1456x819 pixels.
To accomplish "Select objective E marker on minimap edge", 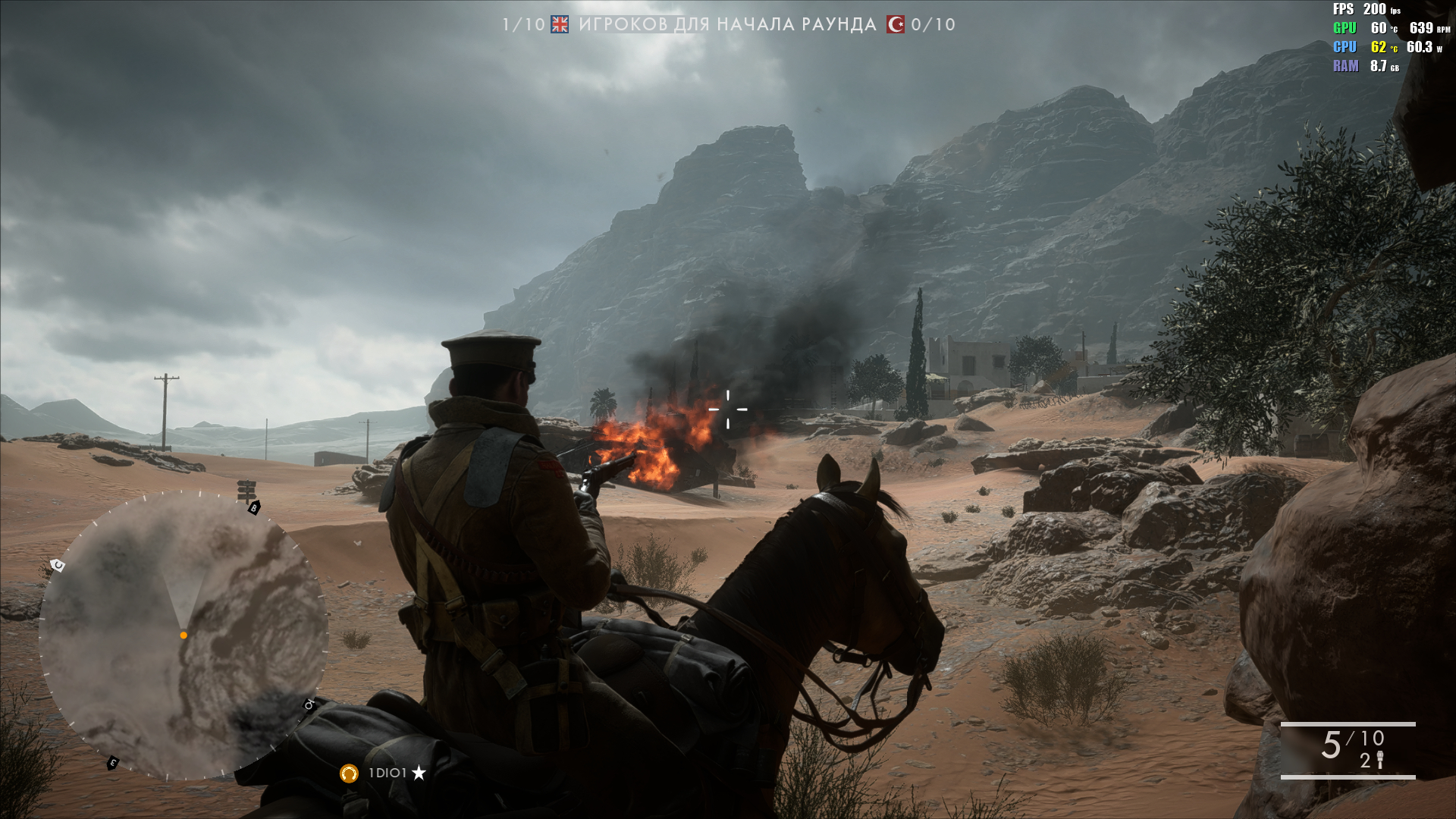I will click(113, 762).
